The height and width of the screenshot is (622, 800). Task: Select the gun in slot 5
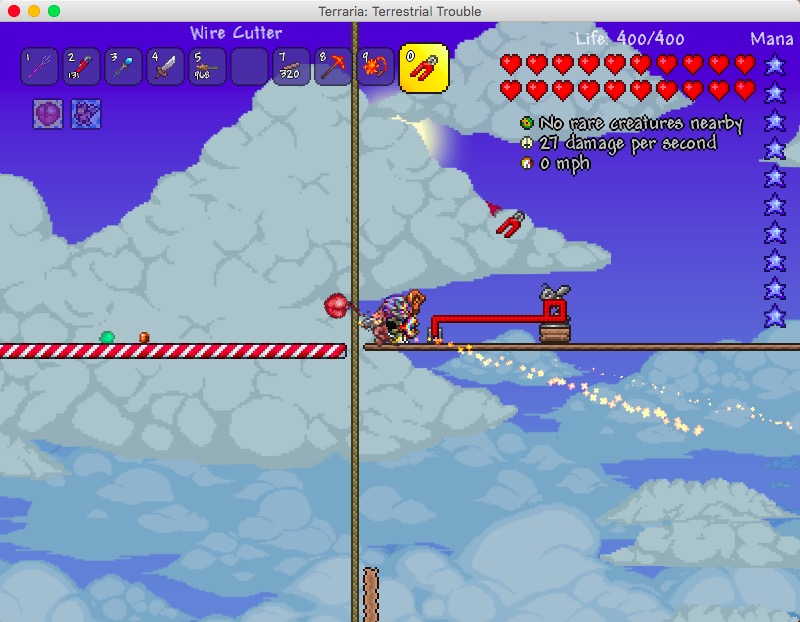tap(208, 67)
